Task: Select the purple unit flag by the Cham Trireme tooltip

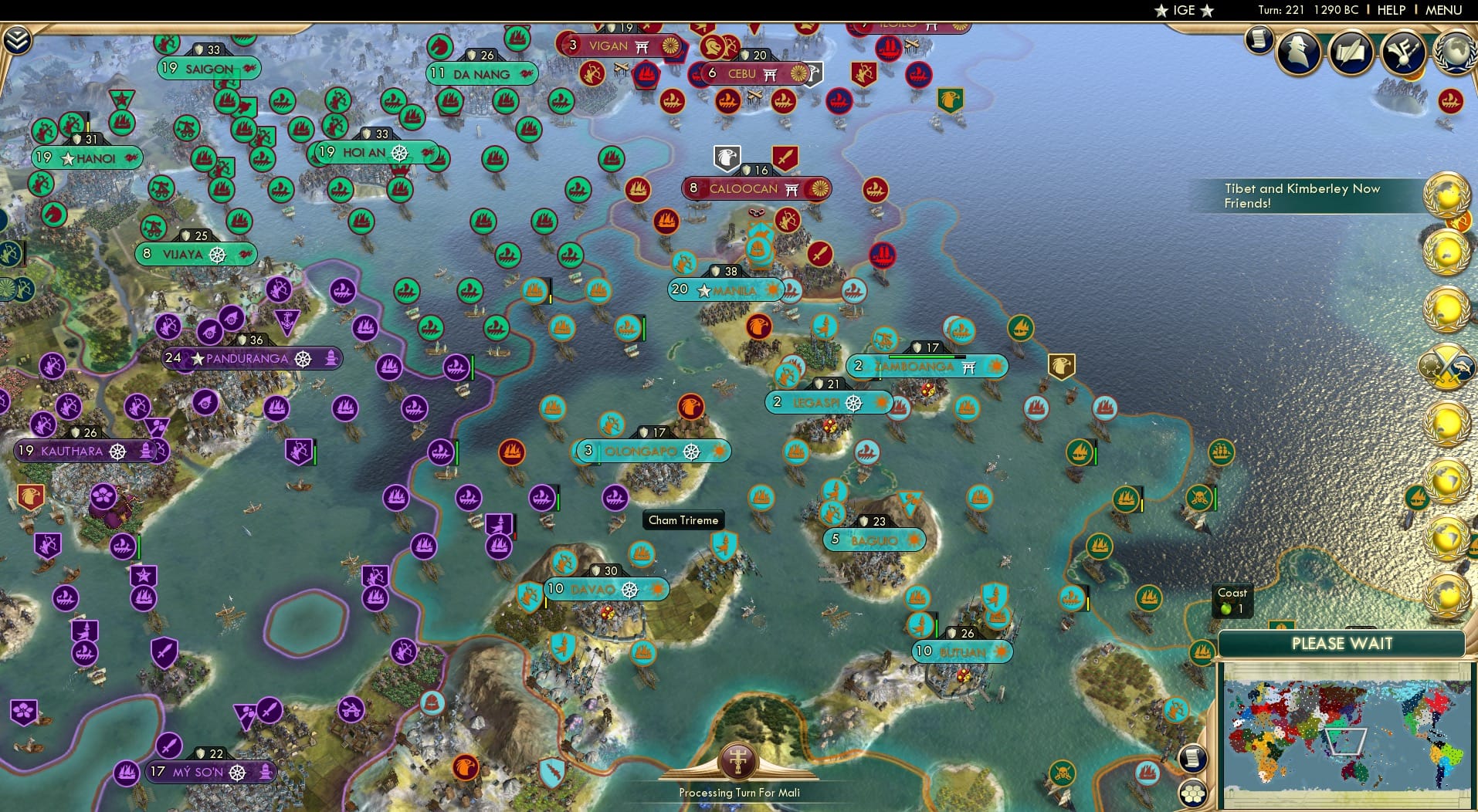Action: pos(615,498)
